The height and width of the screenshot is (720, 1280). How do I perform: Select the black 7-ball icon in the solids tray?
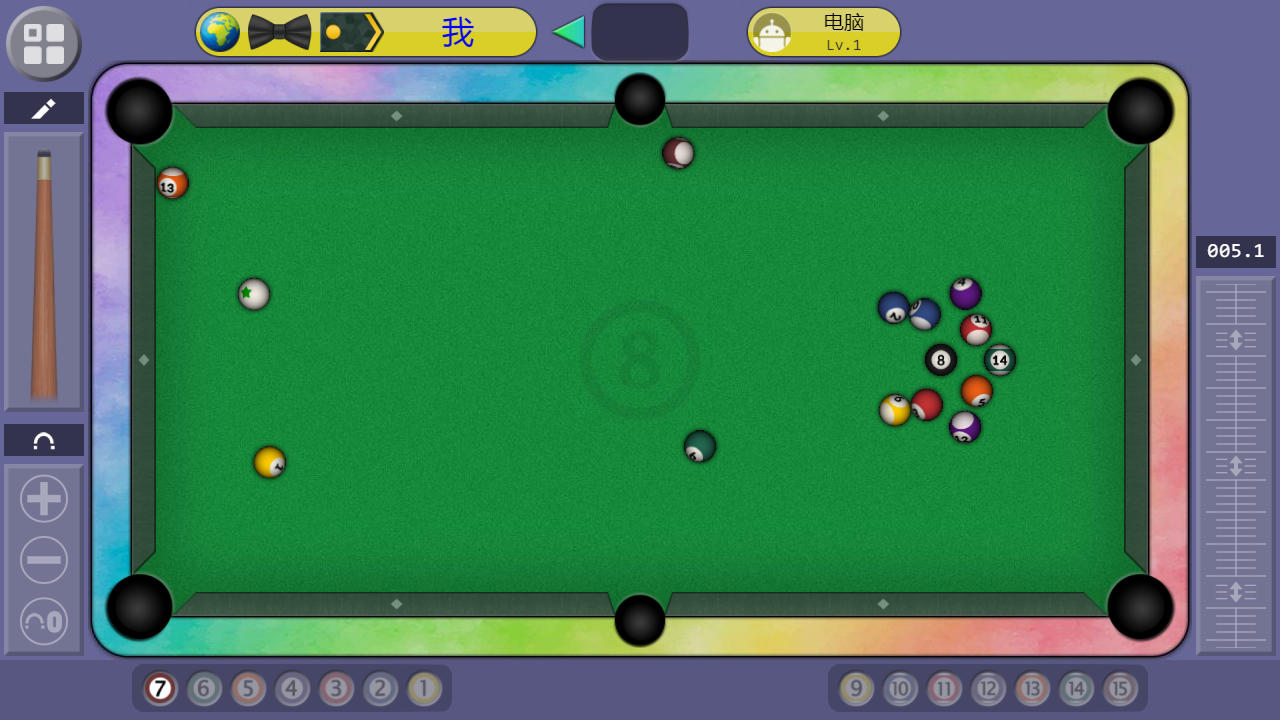[159, 689]
